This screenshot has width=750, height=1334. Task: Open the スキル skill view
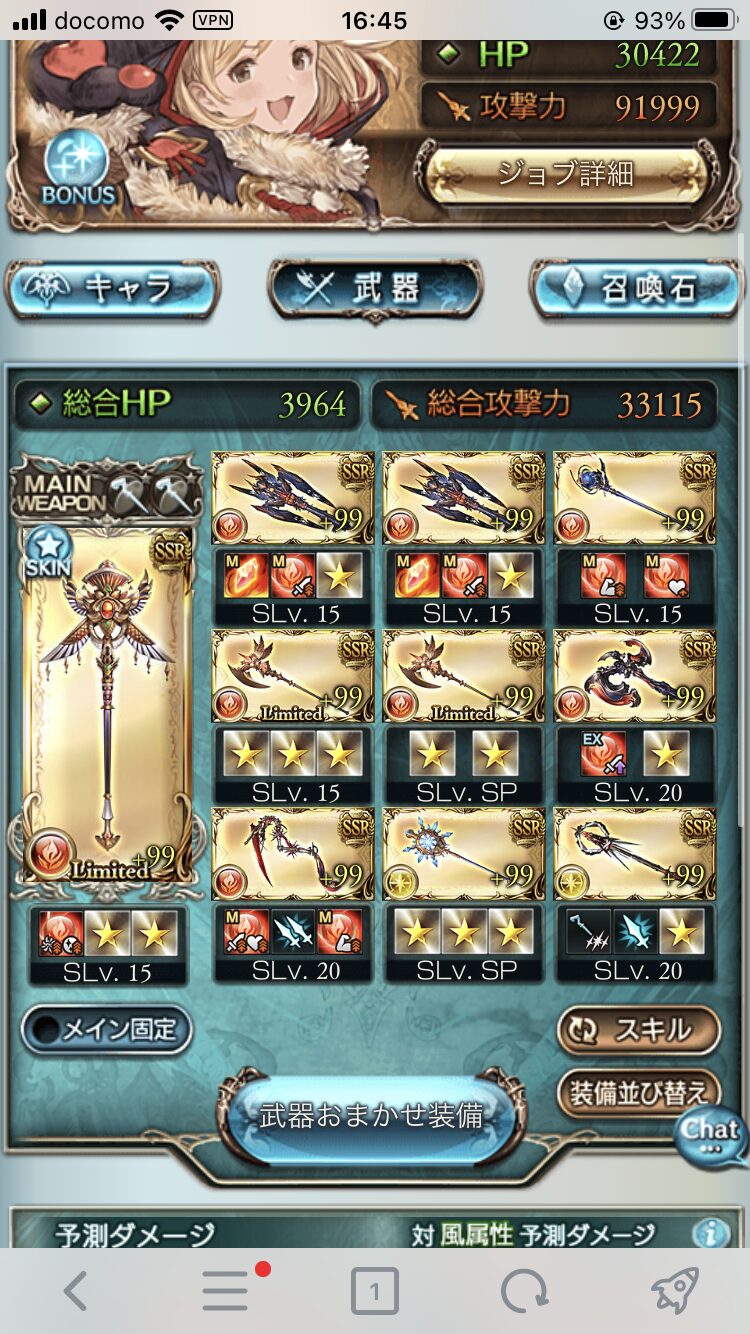point(638,1030)
